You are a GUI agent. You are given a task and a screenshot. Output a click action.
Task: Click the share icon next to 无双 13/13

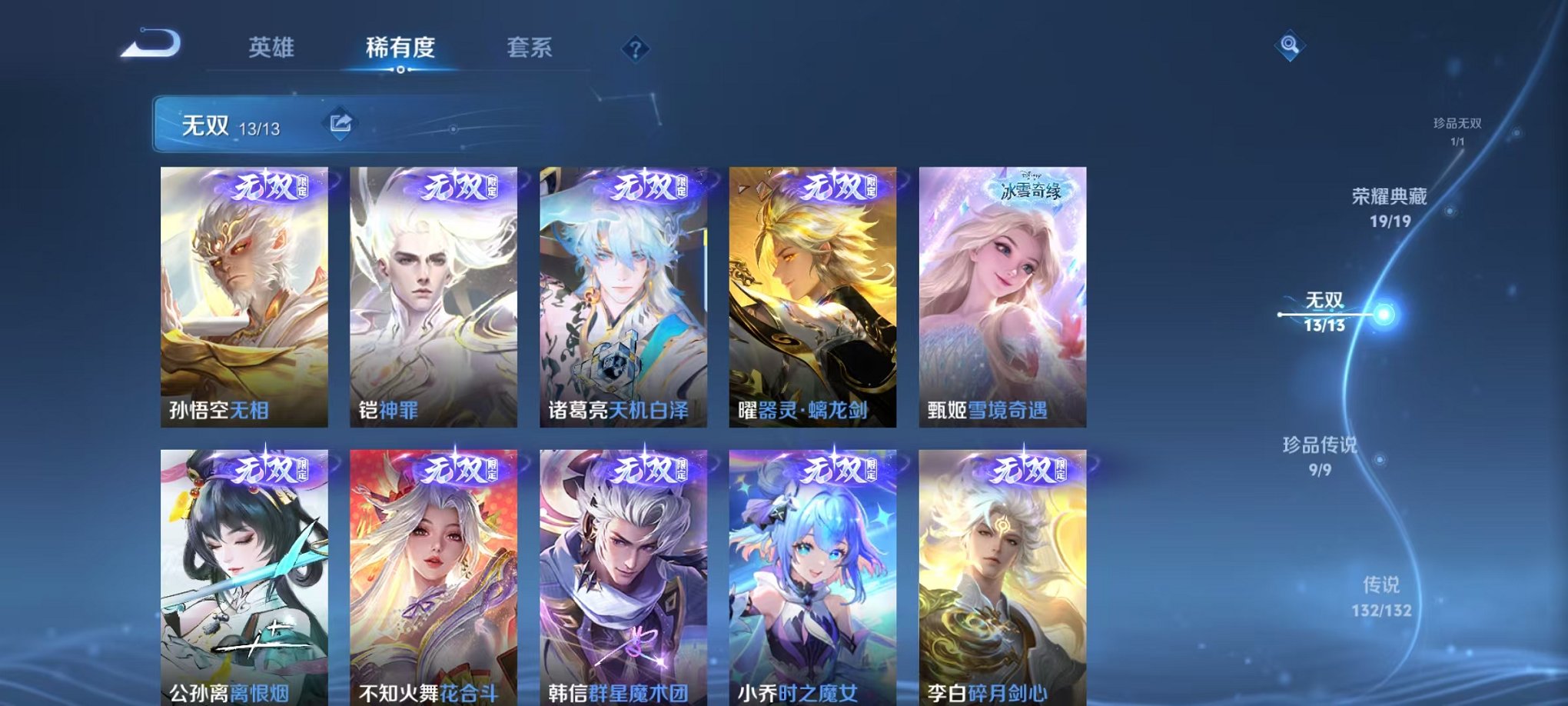coord(341,121)
